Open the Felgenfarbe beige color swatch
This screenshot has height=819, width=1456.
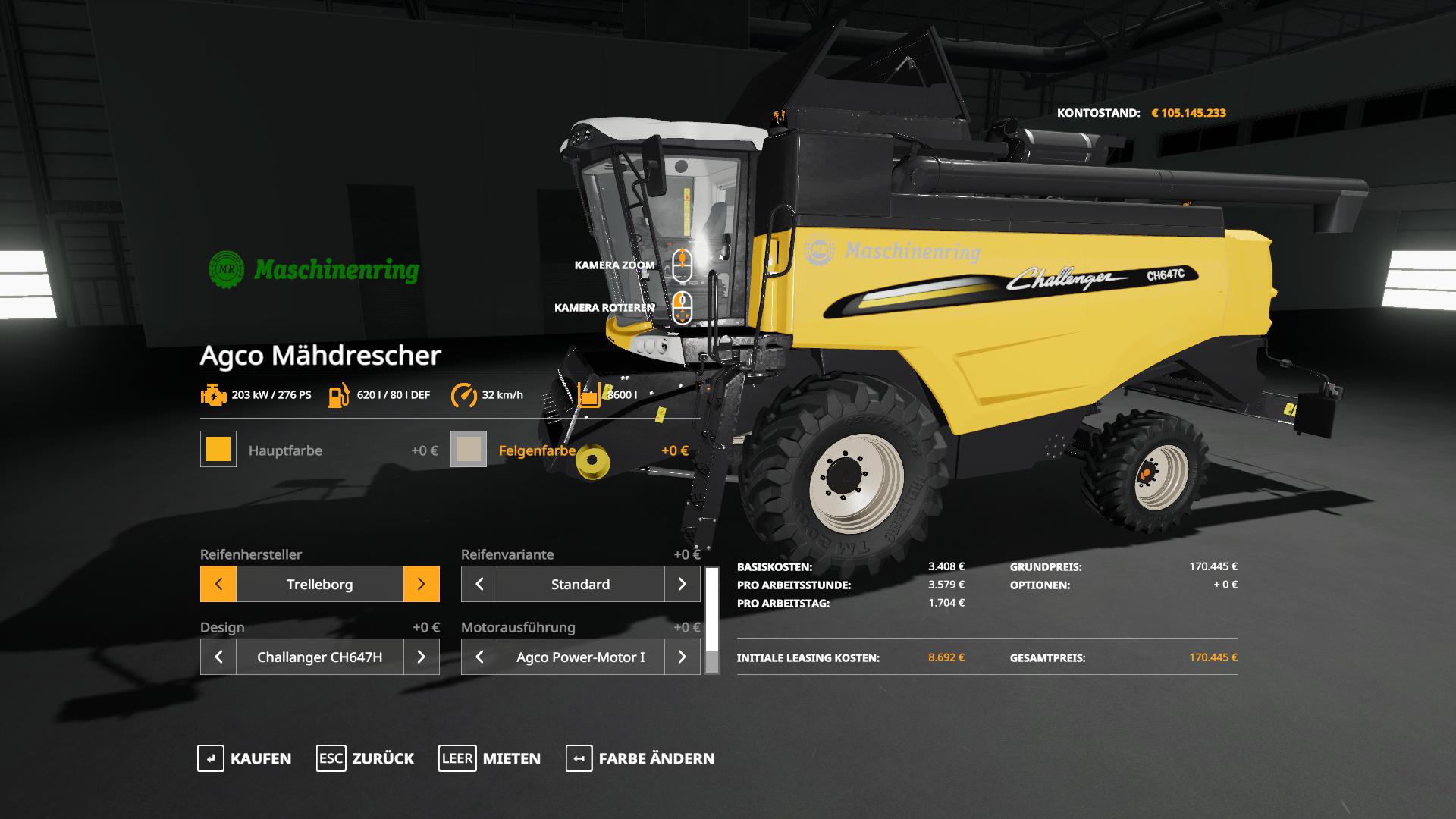(469, 449)
